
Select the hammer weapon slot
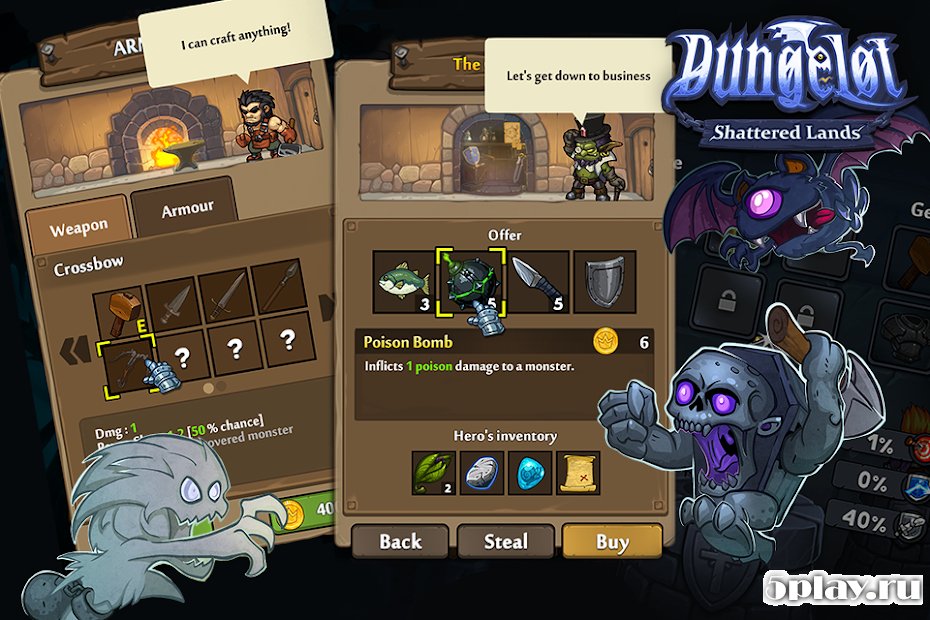click(x=118, y=308)
